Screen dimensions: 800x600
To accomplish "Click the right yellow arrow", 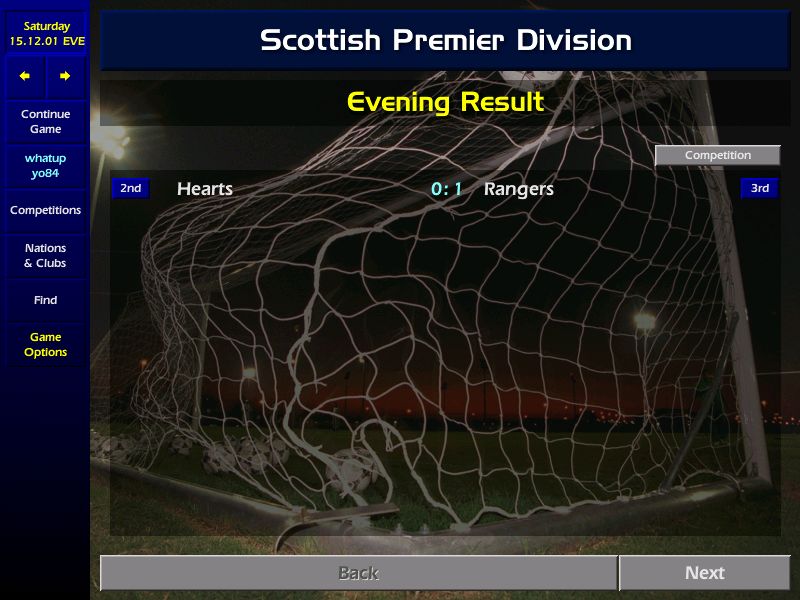I will (65, 76).
